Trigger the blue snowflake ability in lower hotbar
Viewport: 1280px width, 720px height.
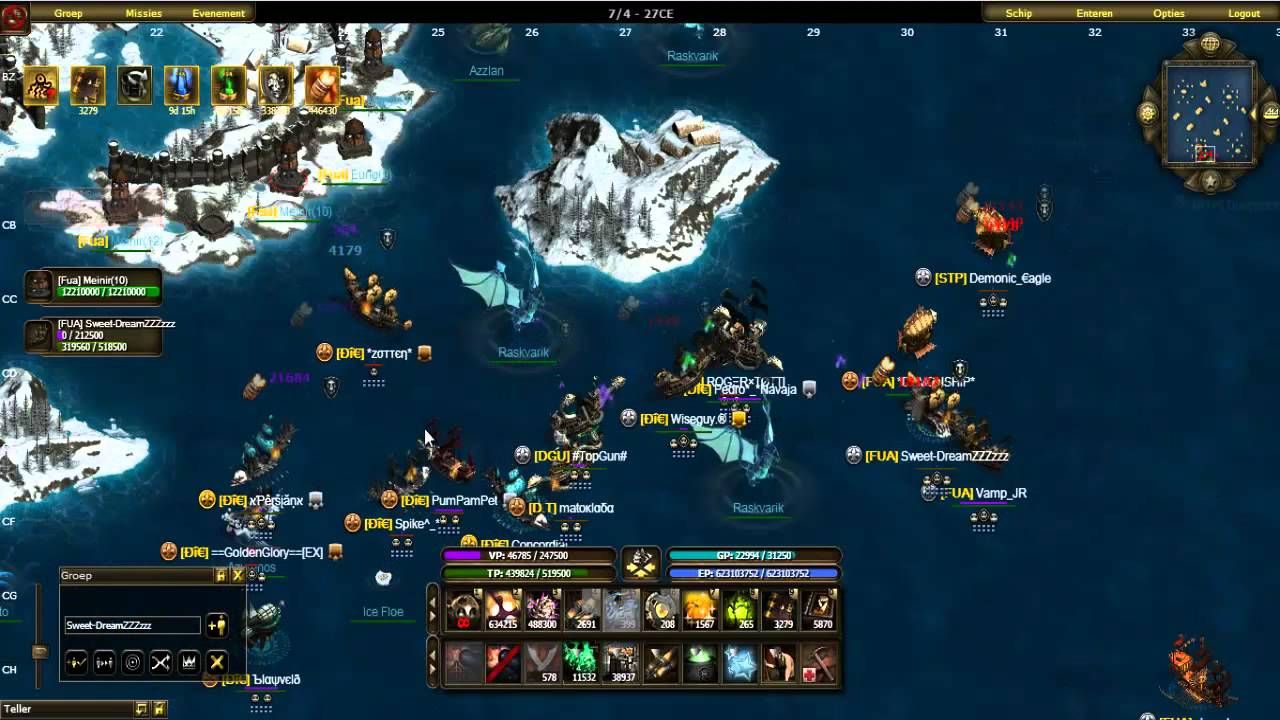[x=742, y=661]
